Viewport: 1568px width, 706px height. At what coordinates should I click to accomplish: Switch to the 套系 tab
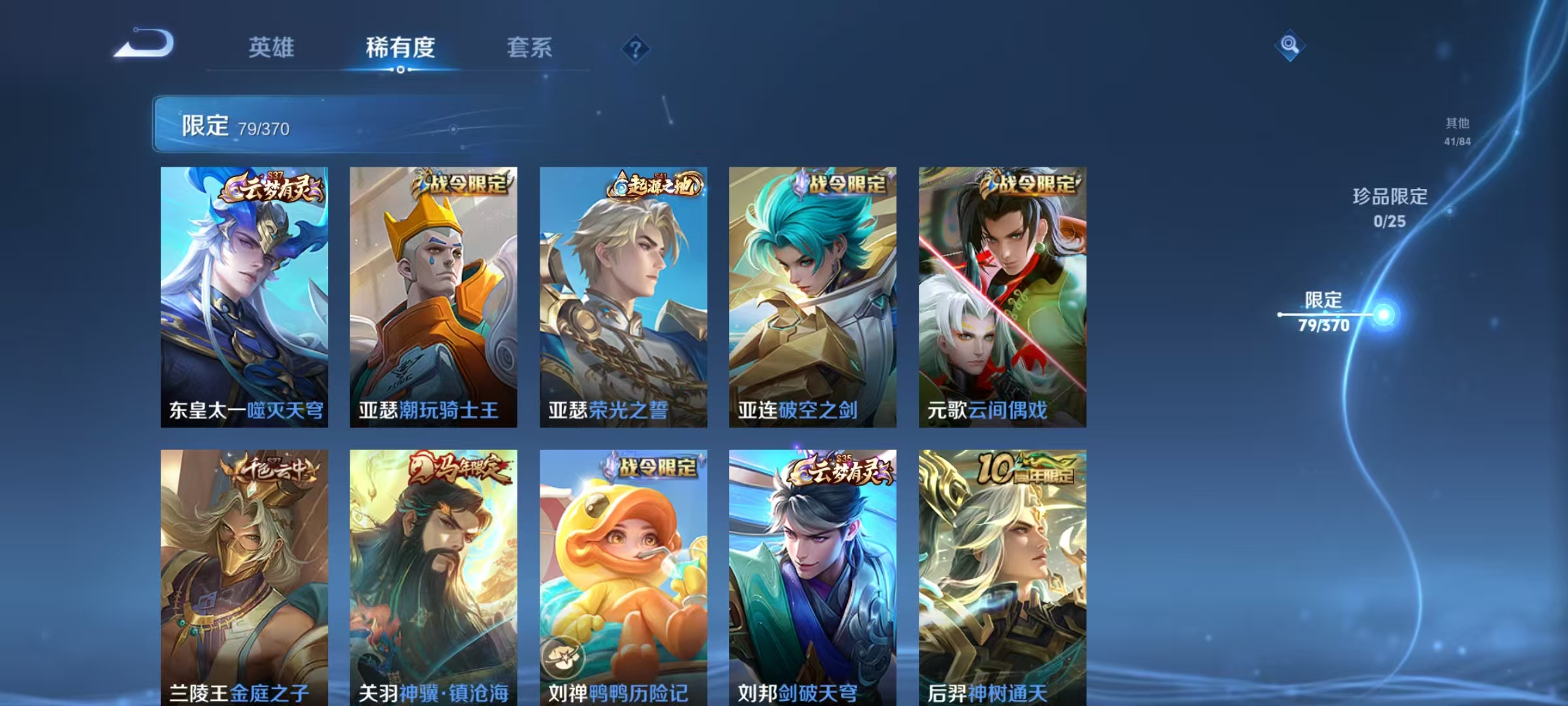pos(531,48)
